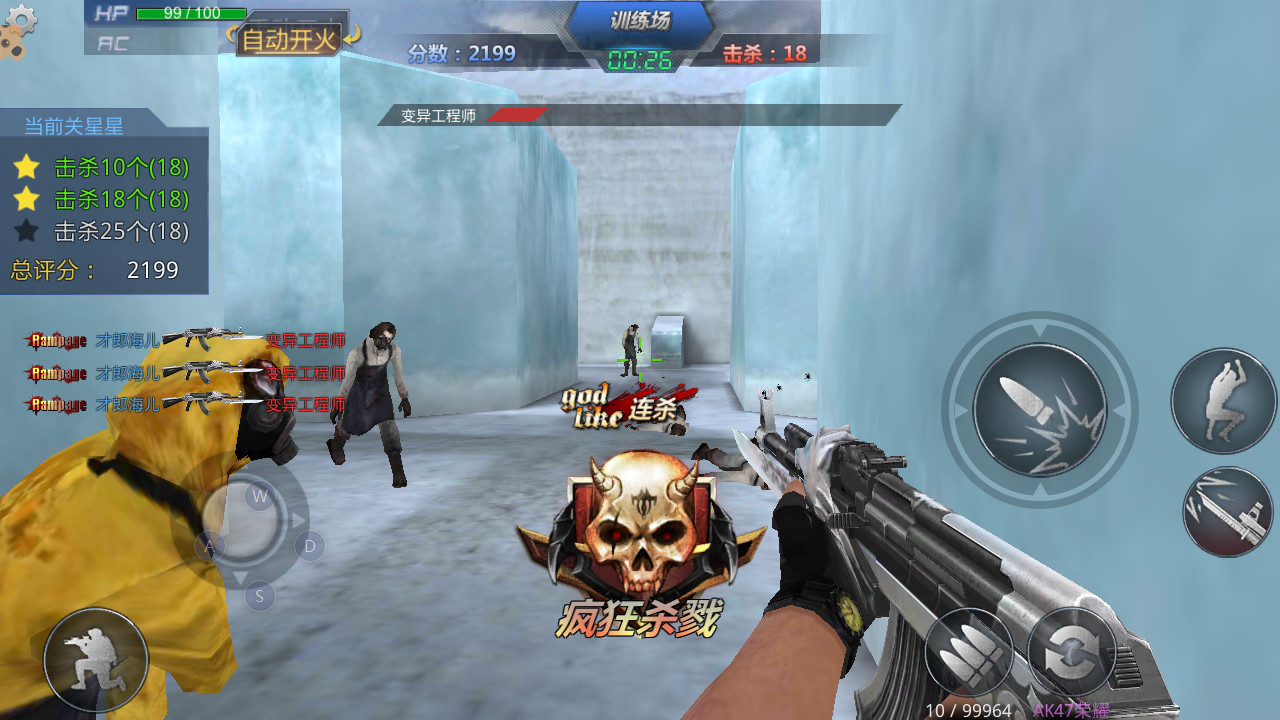Tap the S key on movement joystick
The image size is (1280, 720).
tap(259, 597)
